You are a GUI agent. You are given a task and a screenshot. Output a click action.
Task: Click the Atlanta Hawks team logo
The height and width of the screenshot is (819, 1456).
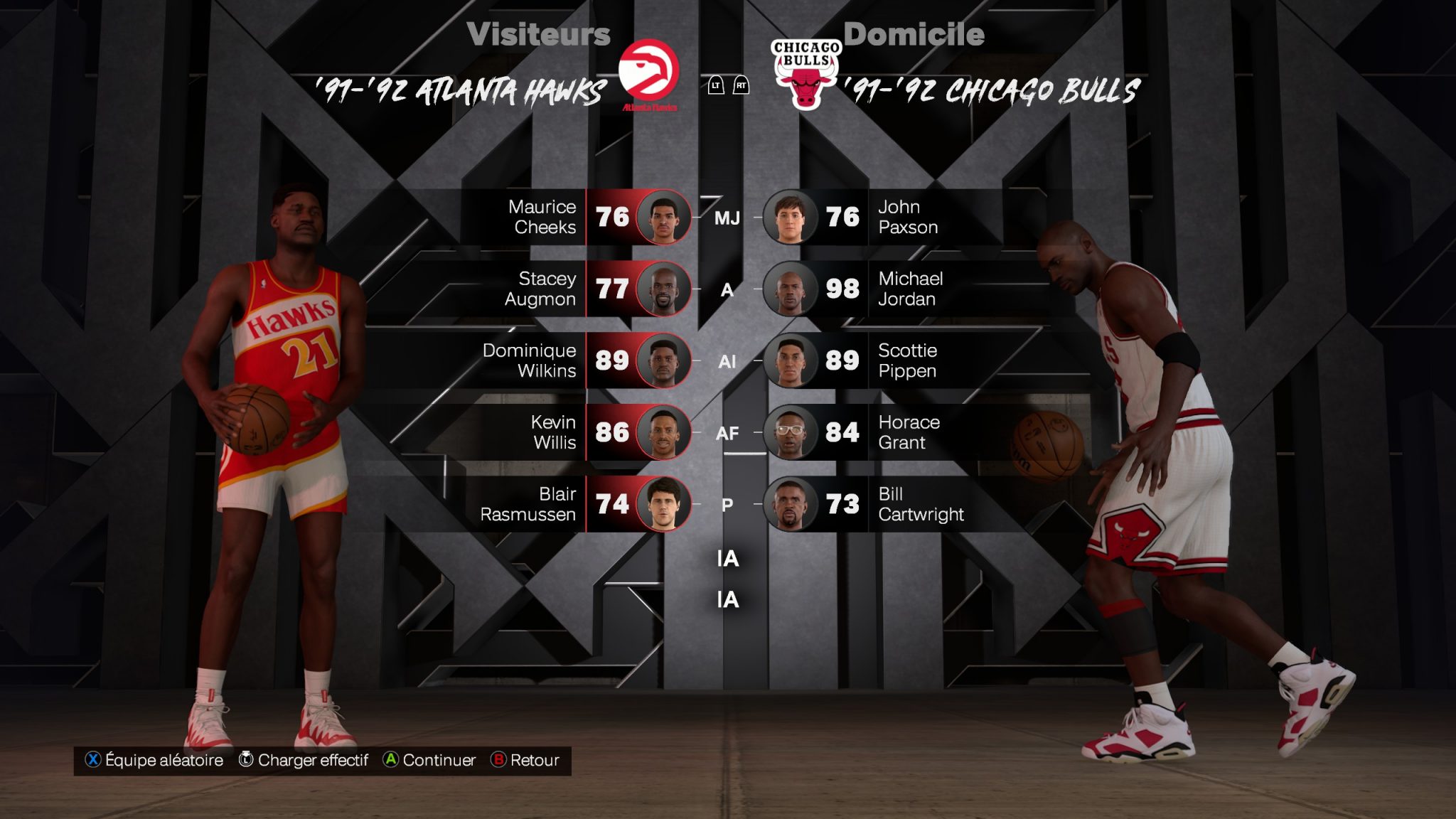coord(648,73)
